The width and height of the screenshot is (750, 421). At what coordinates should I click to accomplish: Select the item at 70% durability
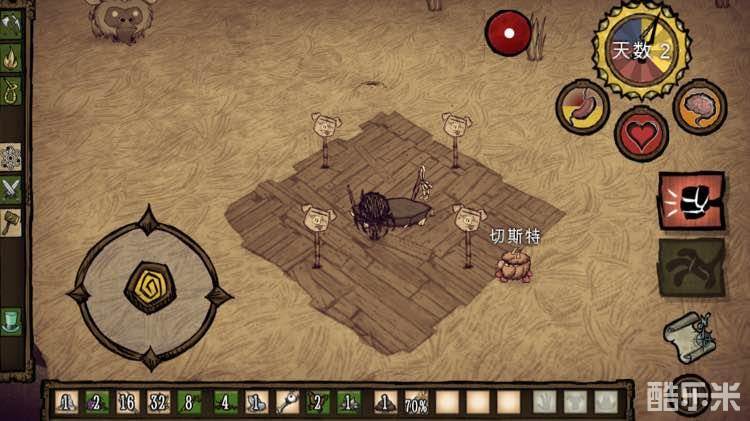[x=415, y=403]
